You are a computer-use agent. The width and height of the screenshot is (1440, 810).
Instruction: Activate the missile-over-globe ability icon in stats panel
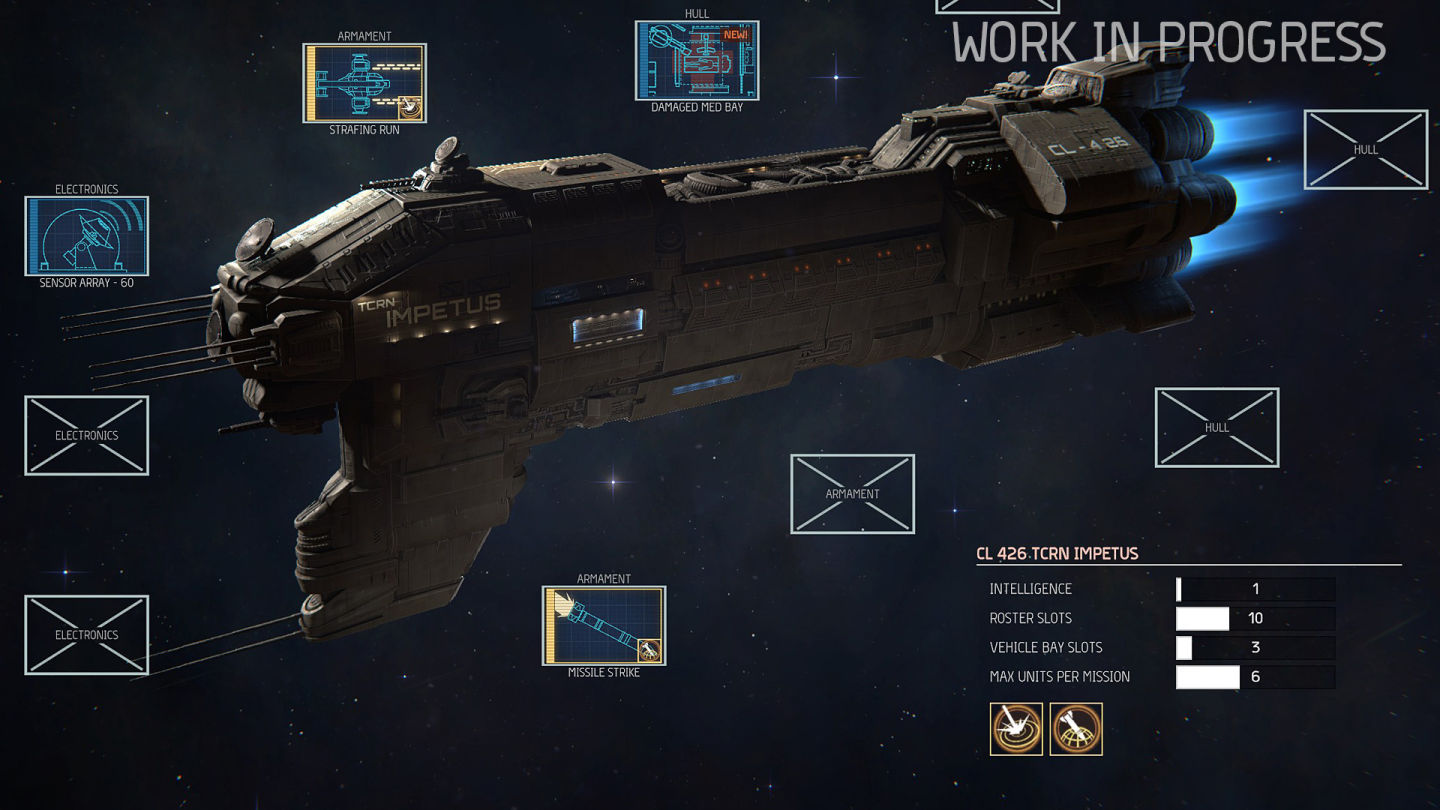click(x=1076, y=729)
